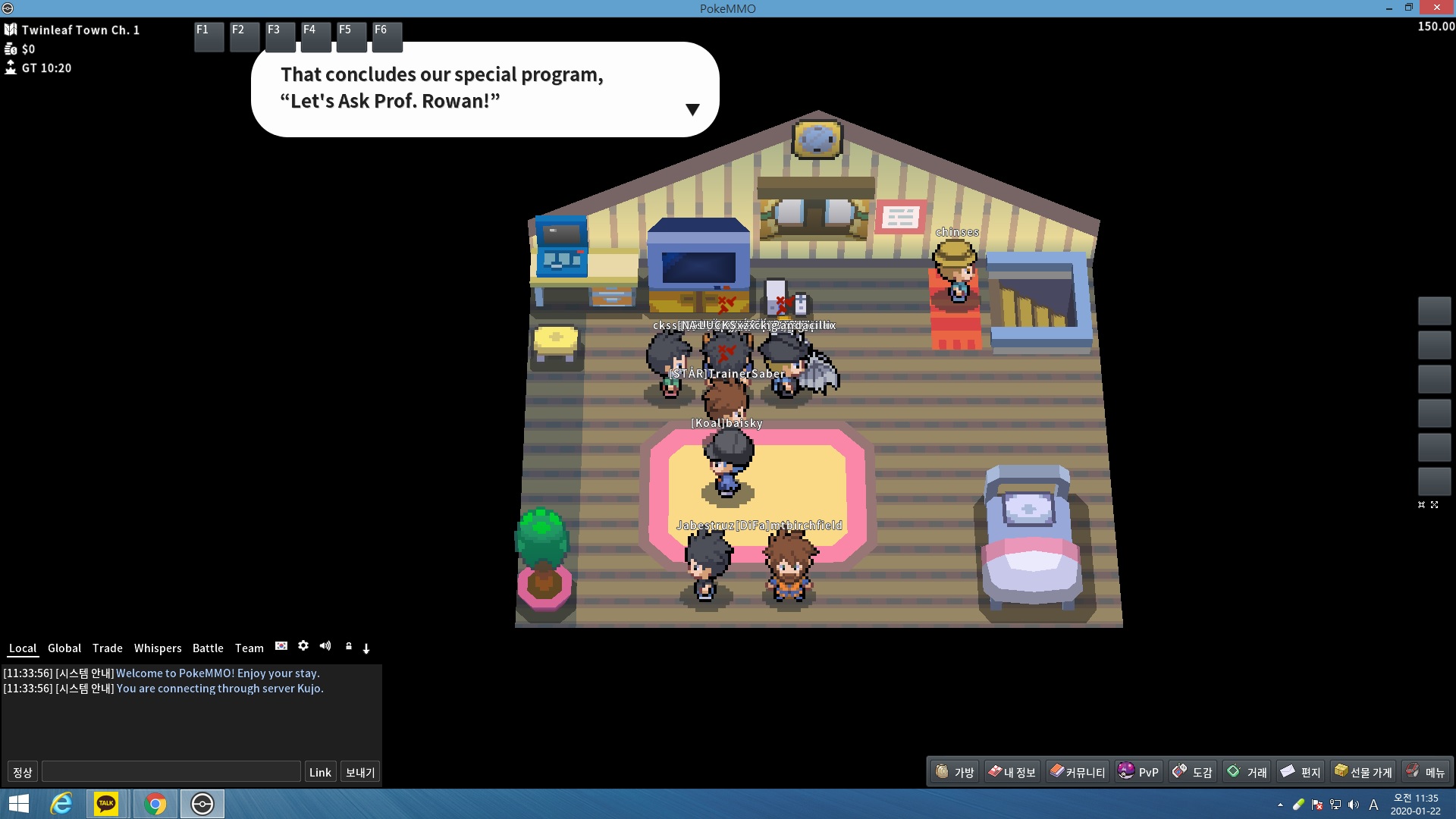The height and width of the screenshot is (819, 1456).
Task: Open the bag with 가방 button
Action: (955, 772)
